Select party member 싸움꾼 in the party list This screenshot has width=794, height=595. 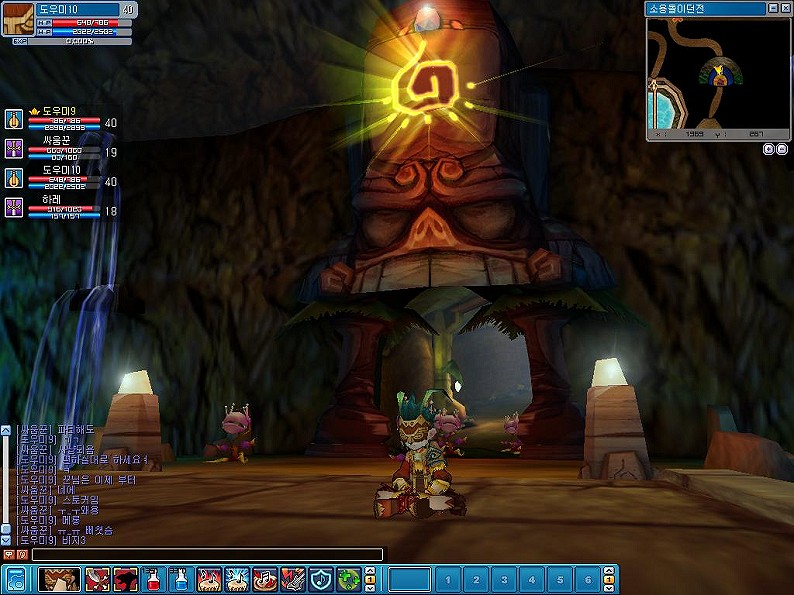tap(55, 141)
